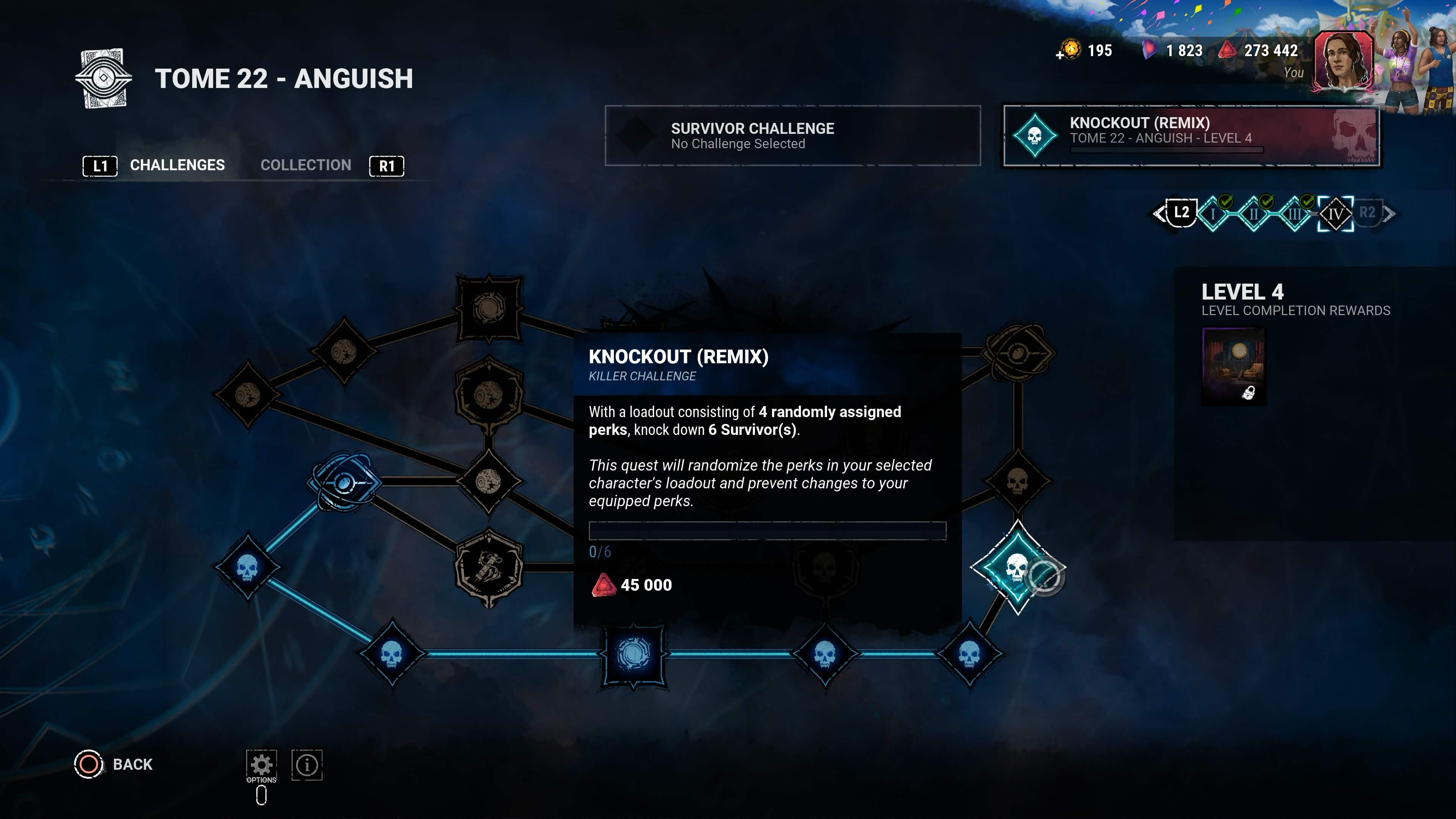Show the info panel

pyautogui.click(x=307, y=765)
